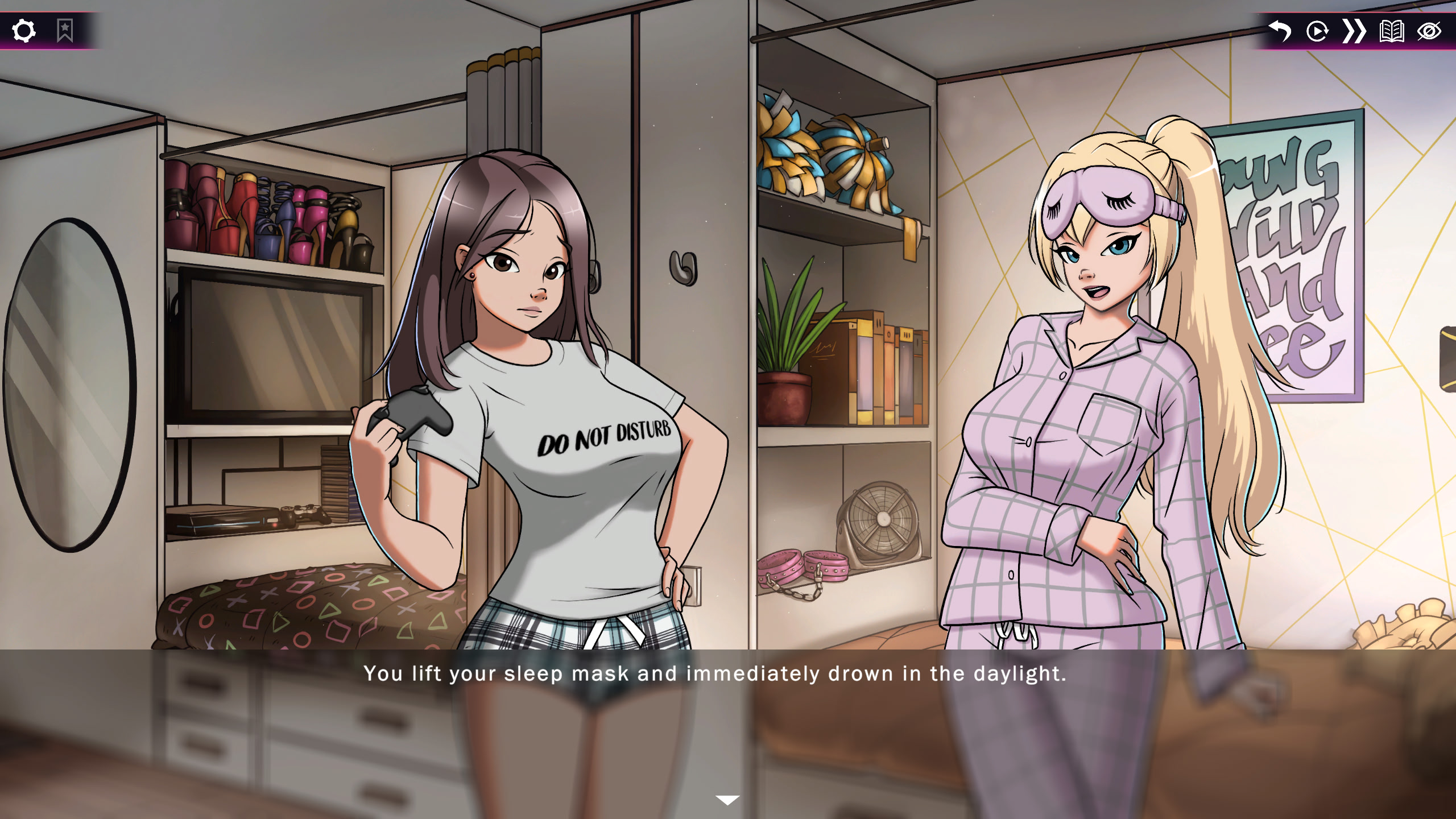Advance dialogue with the down arrow

point(727,800)
